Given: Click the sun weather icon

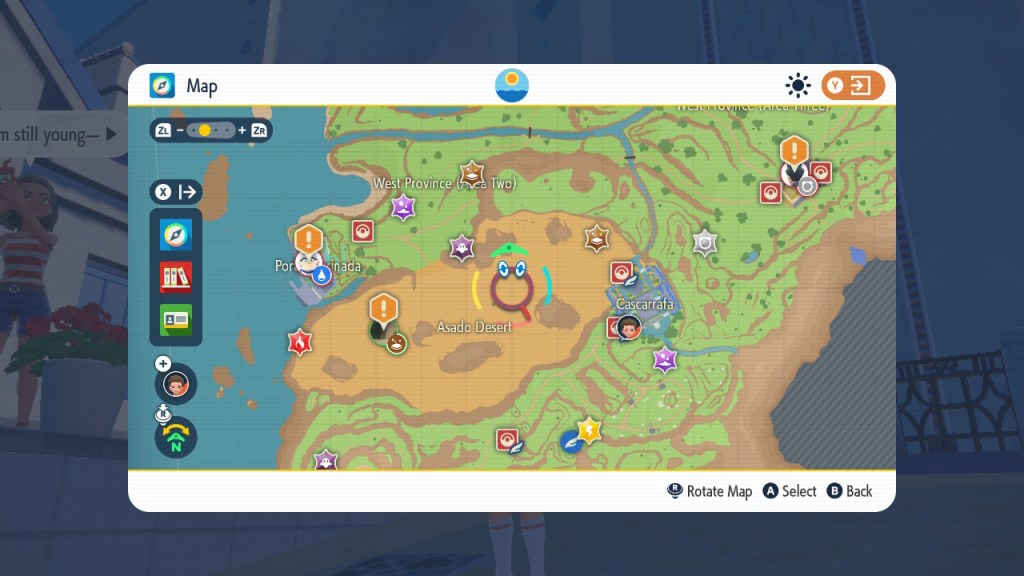Looking at the screenshot, I should pos(798,86).
